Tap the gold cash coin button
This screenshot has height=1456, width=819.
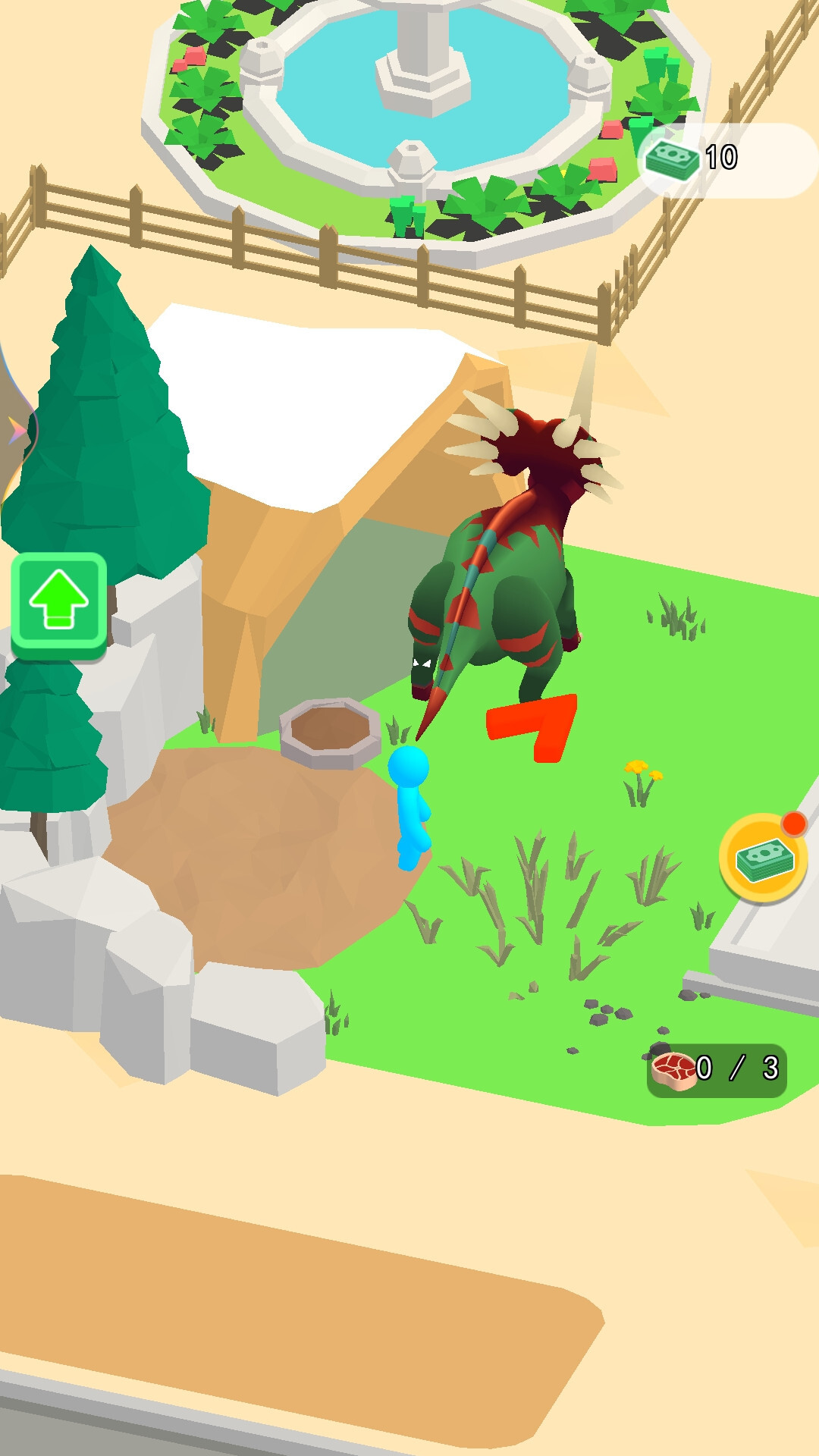pos(763,858)
